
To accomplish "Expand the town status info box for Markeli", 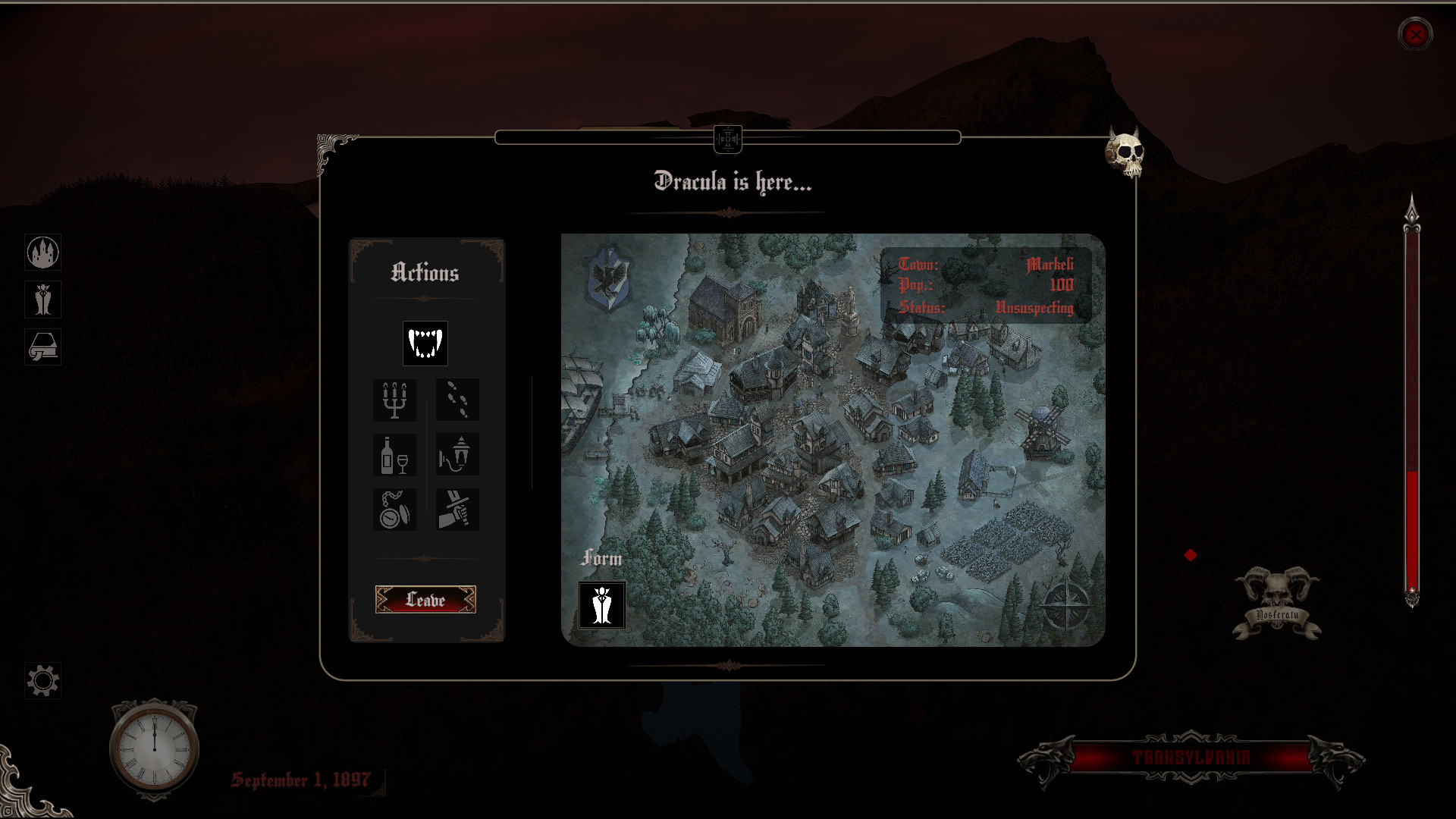I will (x=987, y=287).
